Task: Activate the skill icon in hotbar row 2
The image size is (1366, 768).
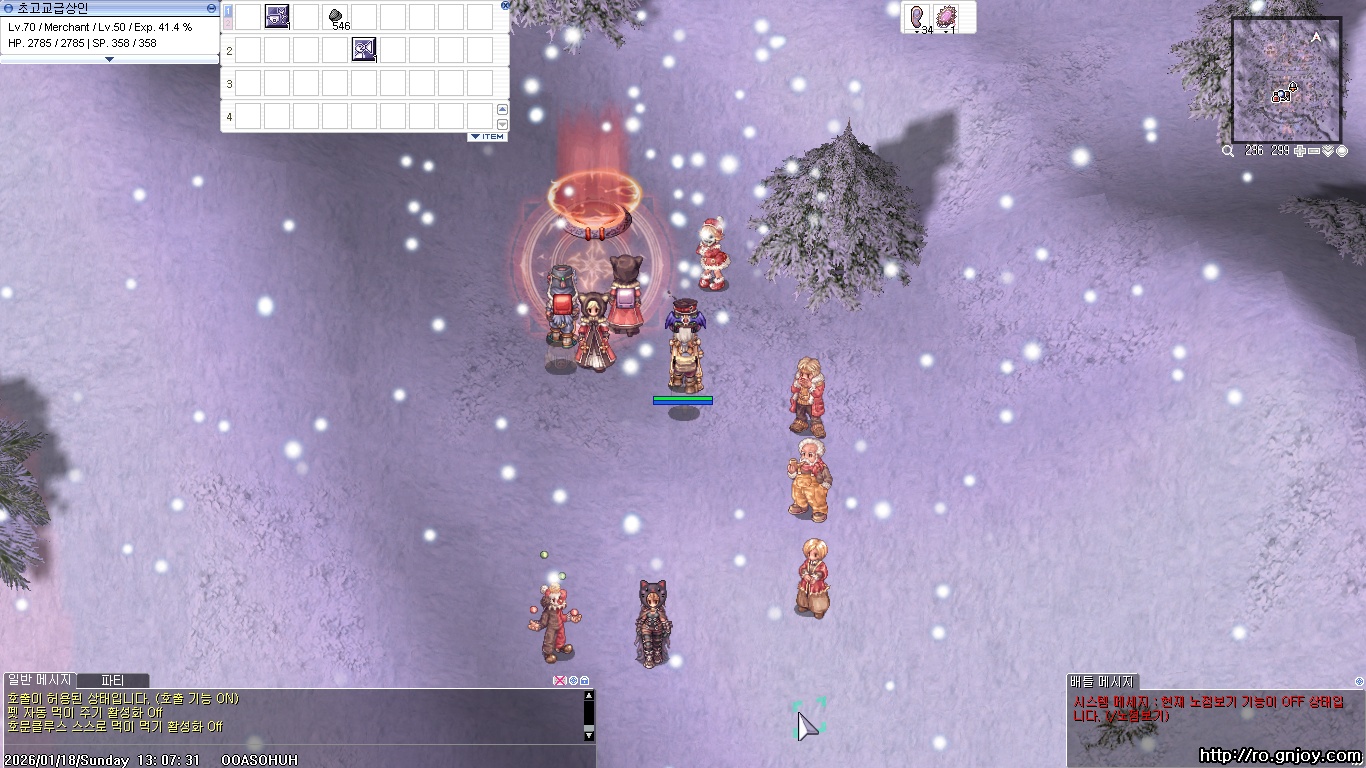Action: pos(364,49)
